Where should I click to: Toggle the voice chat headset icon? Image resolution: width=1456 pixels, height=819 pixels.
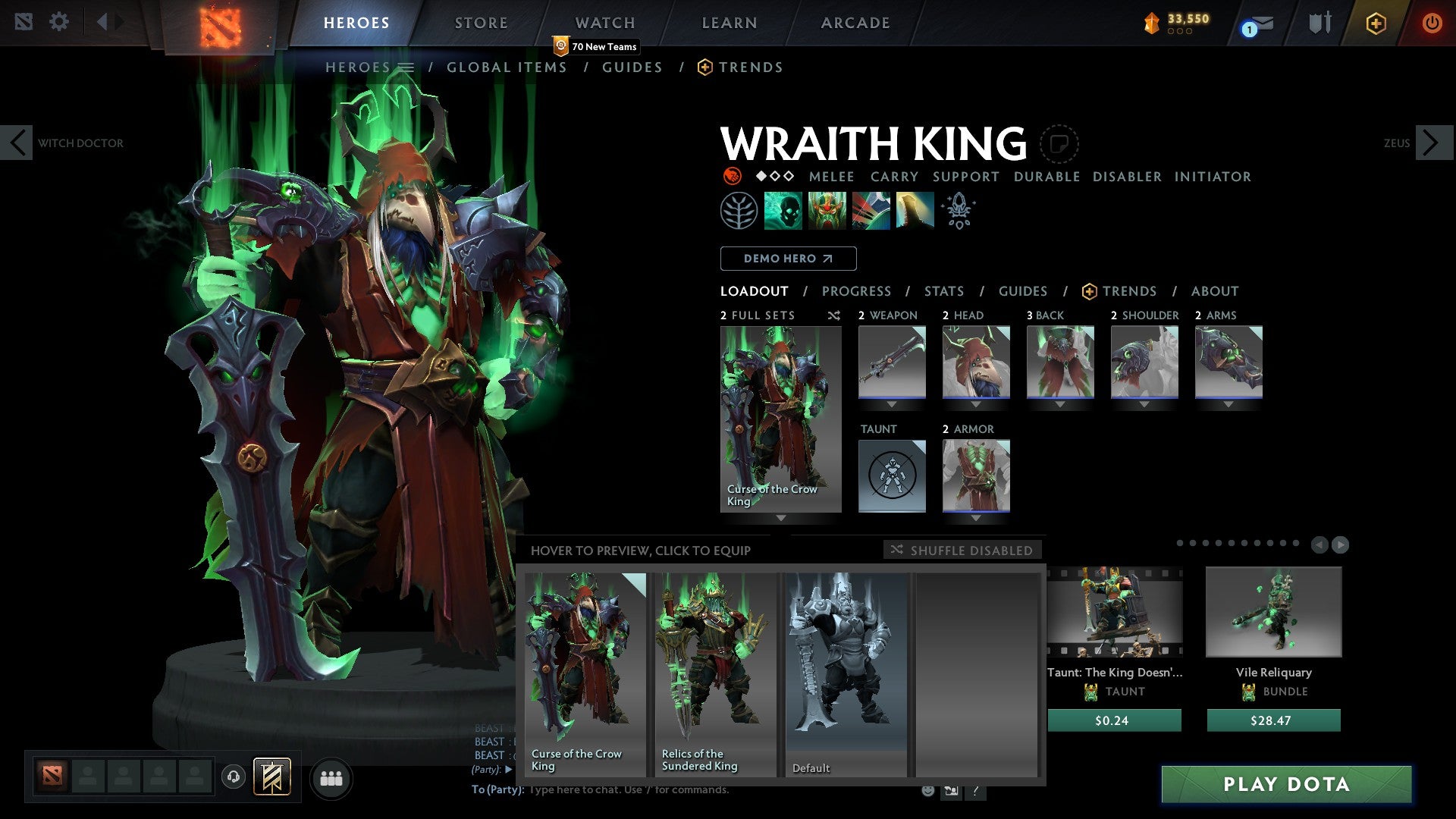(232, 778)
